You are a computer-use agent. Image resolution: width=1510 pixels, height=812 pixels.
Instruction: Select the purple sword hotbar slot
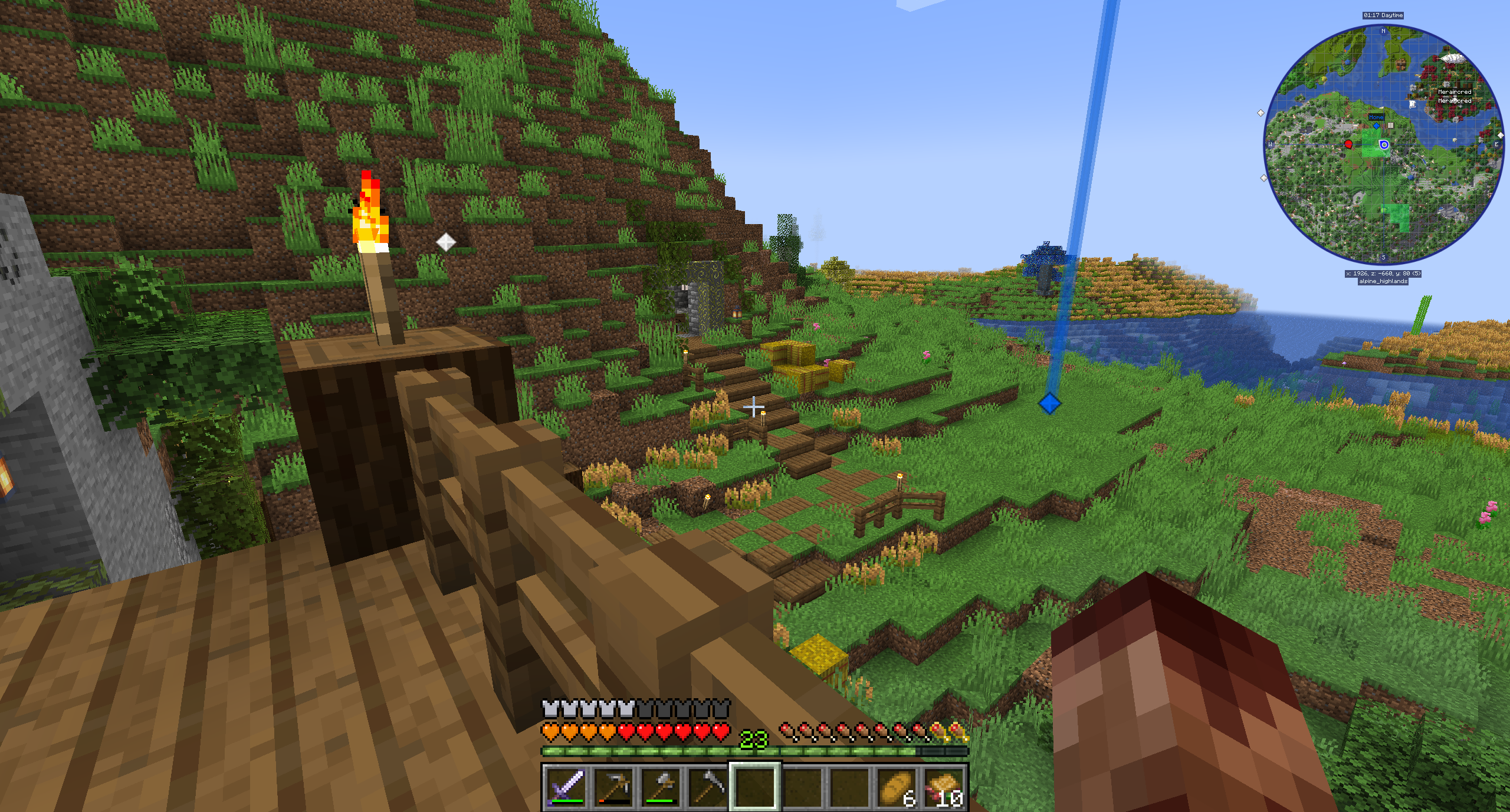pyautogui.click(x=566, y=787)
